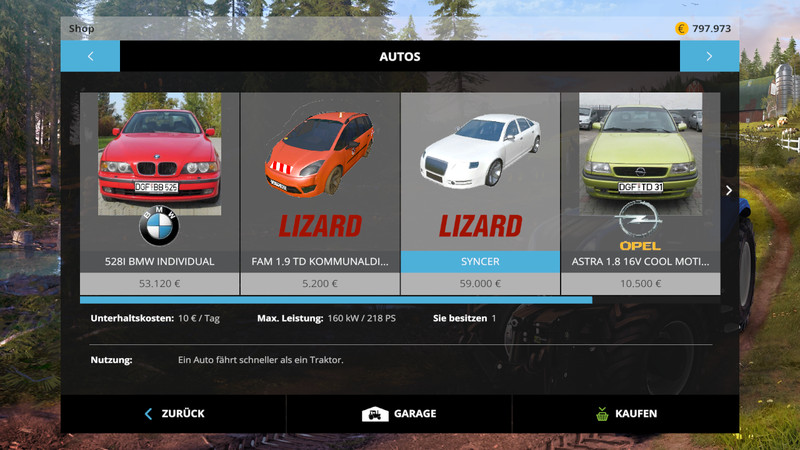Buy the car with Kaufen
Screen dimensions: 800x450
[x=625, y=413]
